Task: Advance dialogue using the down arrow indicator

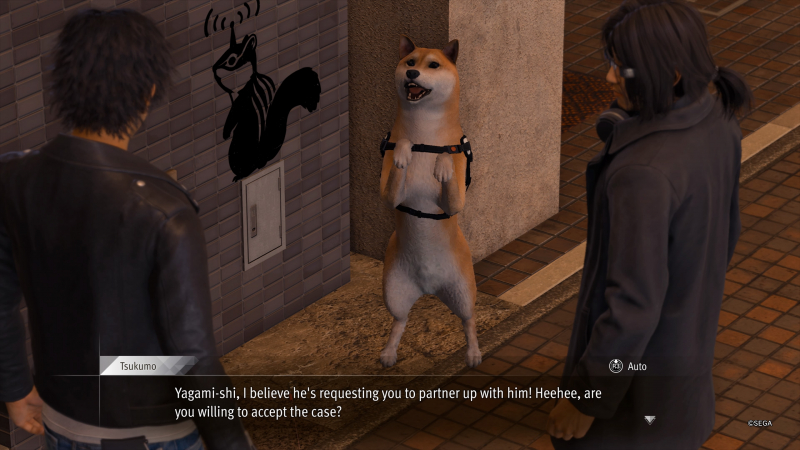Action: [x=650, y=419]
